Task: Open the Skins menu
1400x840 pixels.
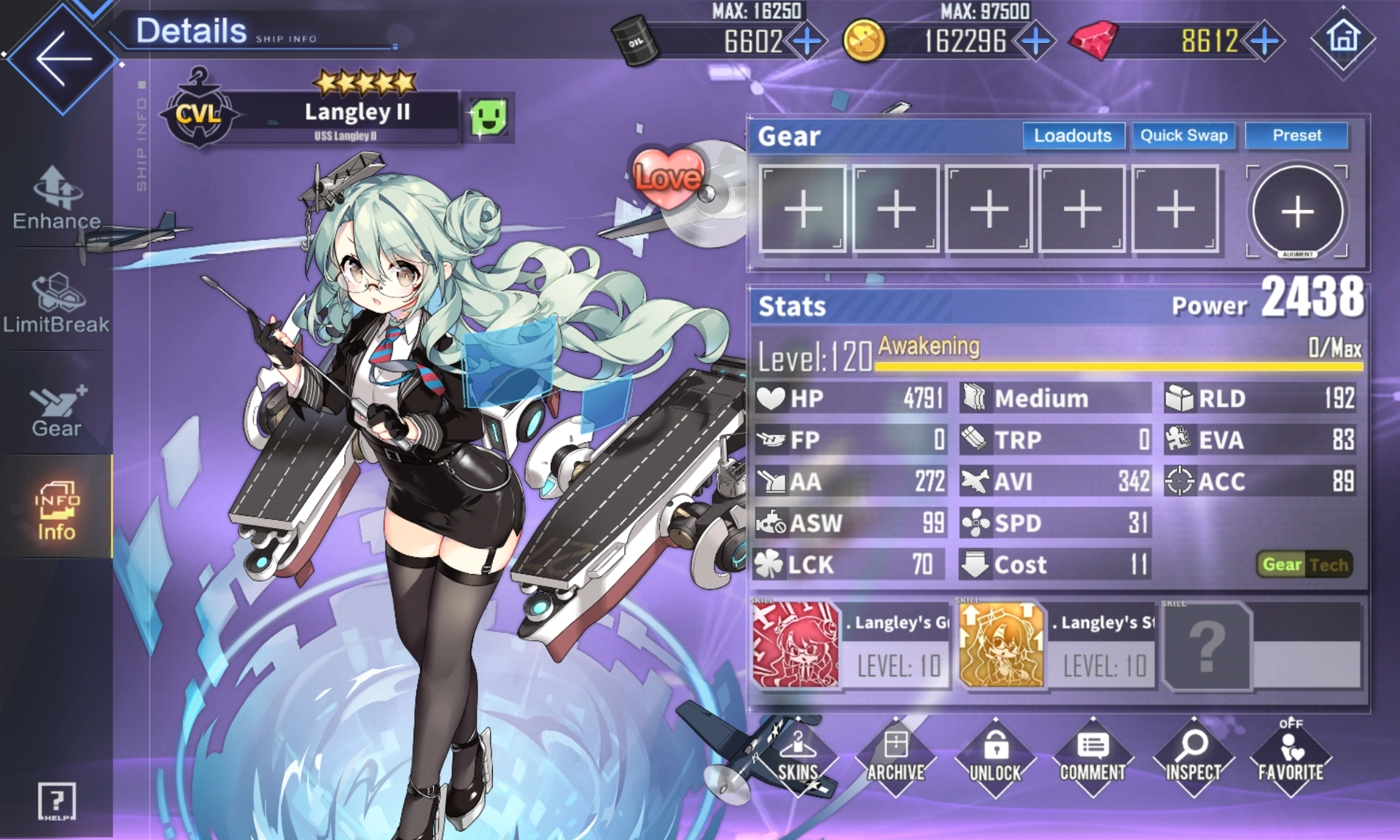Action: [798, 757]
